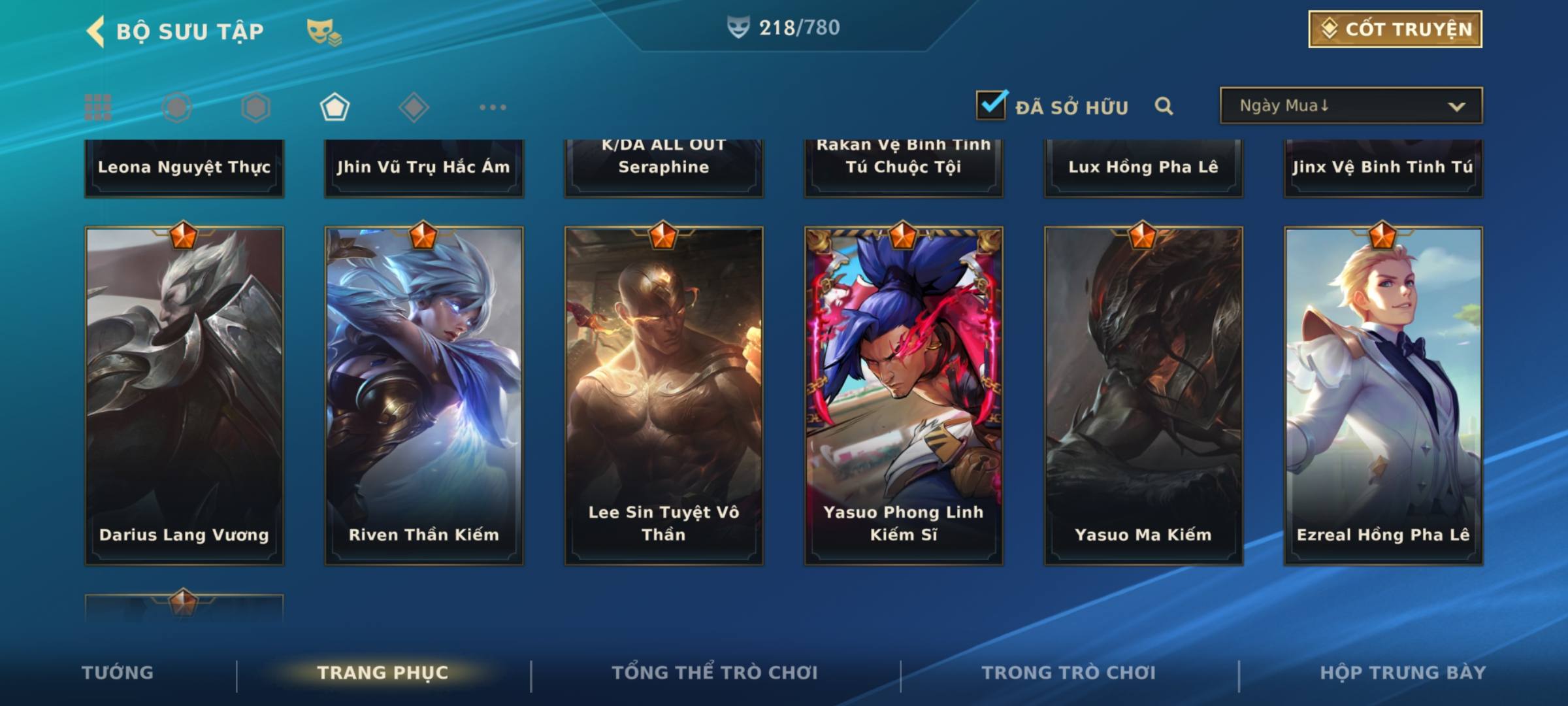Toggle the Đã Sở Hữu checkbox

tap(991, 105)
